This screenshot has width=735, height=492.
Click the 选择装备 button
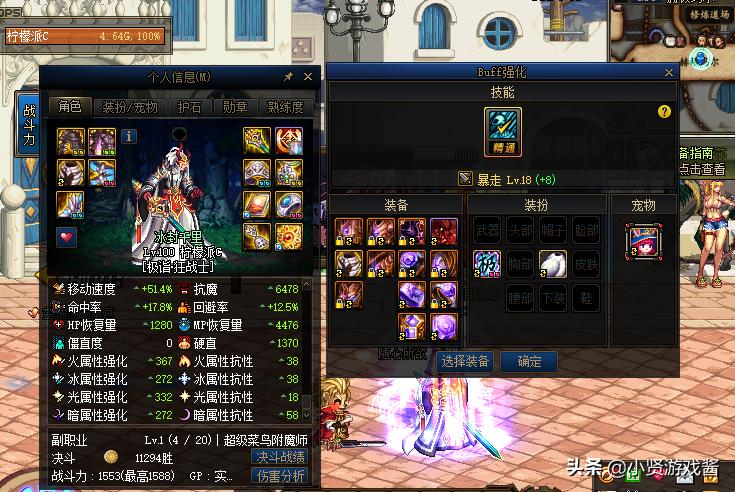464,361
